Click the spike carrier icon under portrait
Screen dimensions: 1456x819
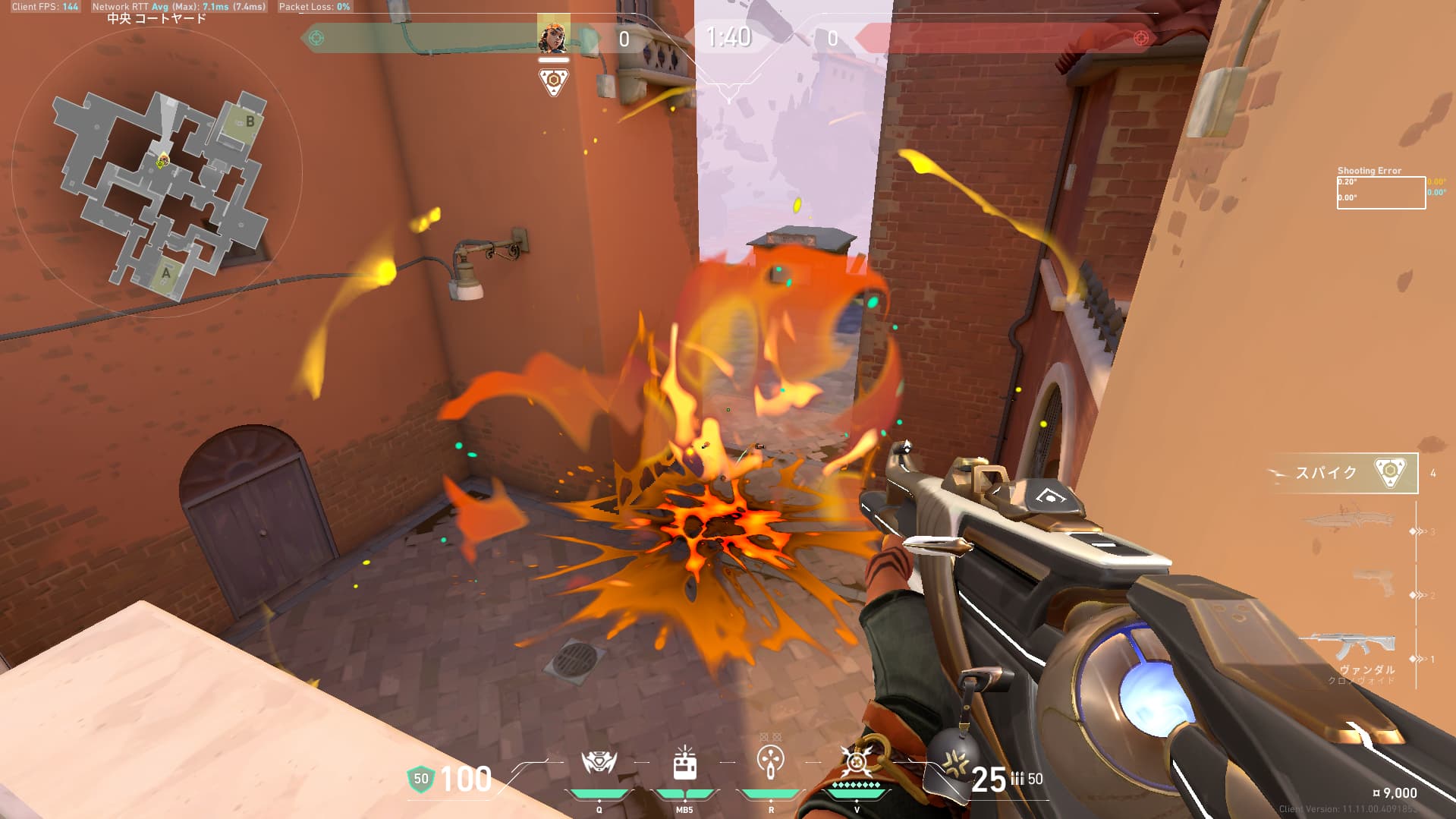(x=553, y=81)
